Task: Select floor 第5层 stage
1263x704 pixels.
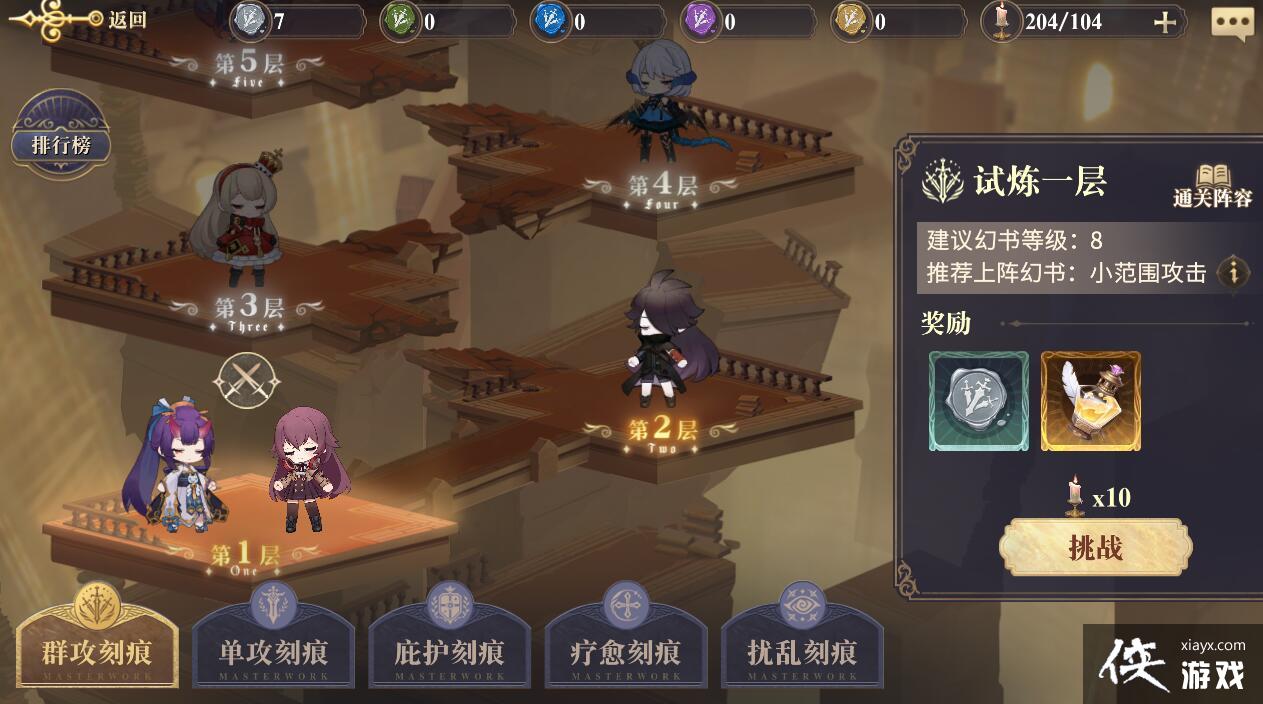Action: [249, 65]
